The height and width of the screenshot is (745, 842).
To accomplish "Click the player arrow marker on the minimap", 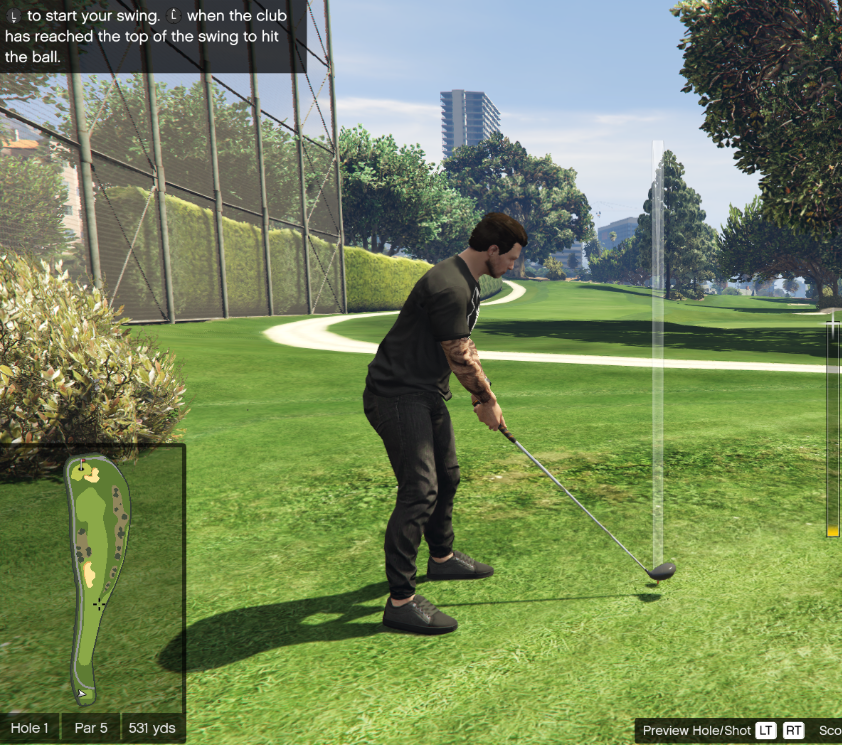I will 81,692.
